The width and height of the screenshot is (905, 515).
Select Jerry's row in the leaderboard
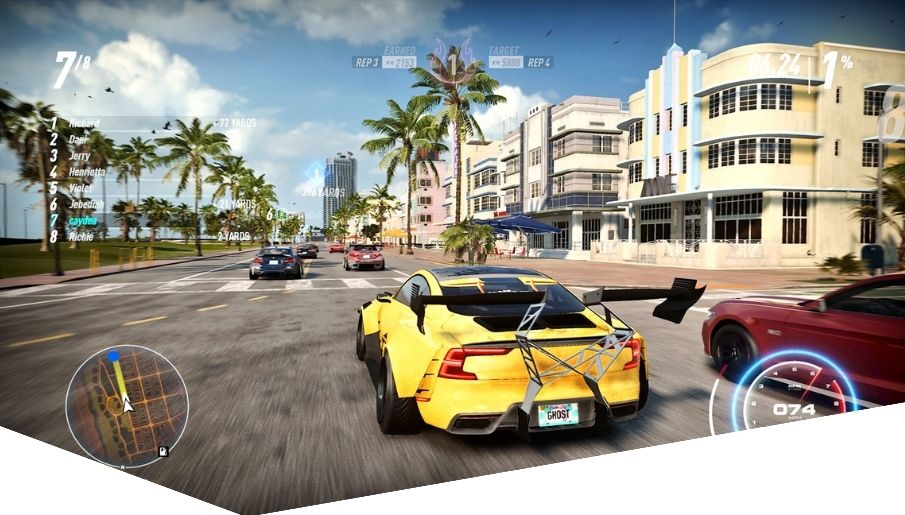82,155
